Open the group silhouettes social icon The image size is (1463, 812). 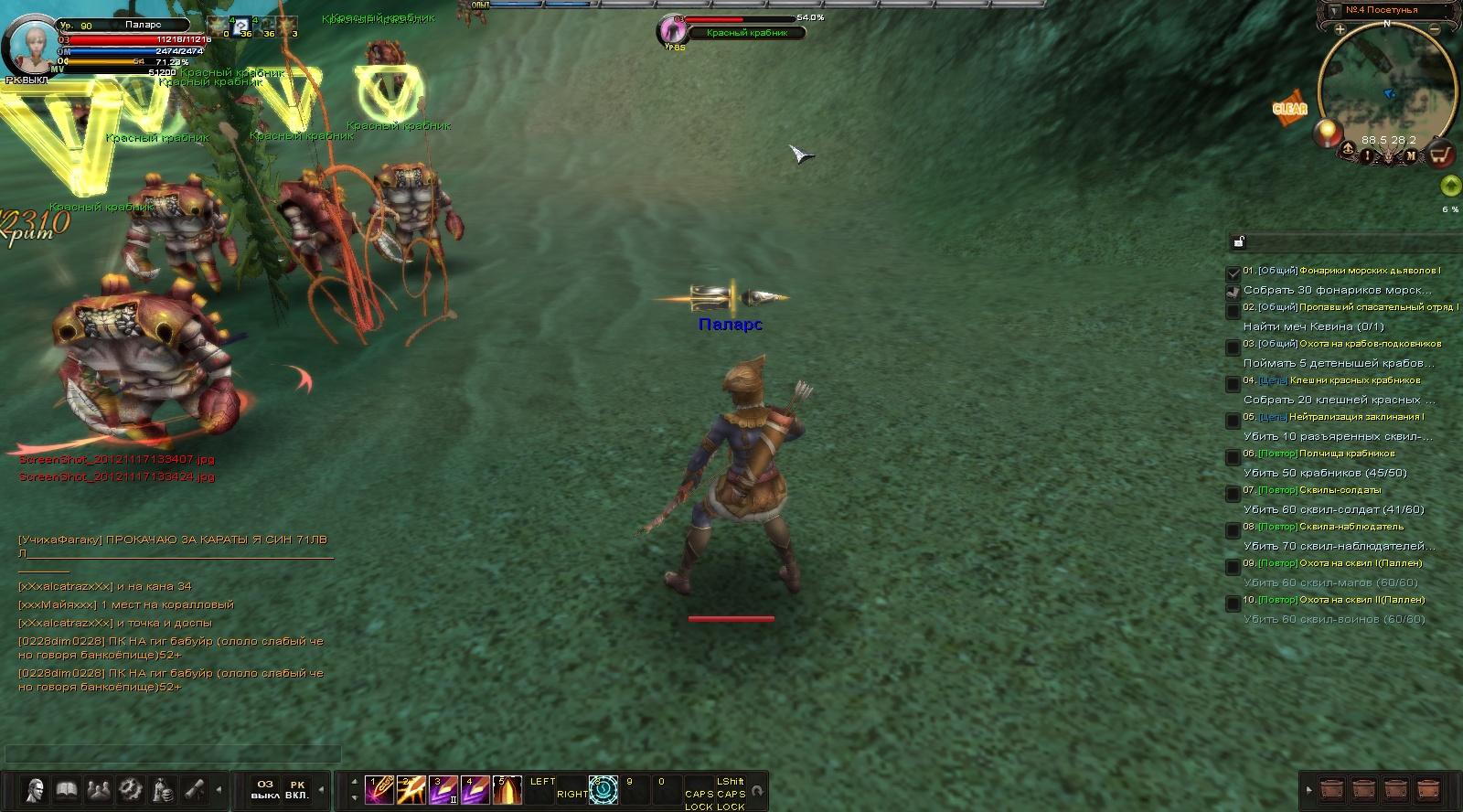coord(99,789)
